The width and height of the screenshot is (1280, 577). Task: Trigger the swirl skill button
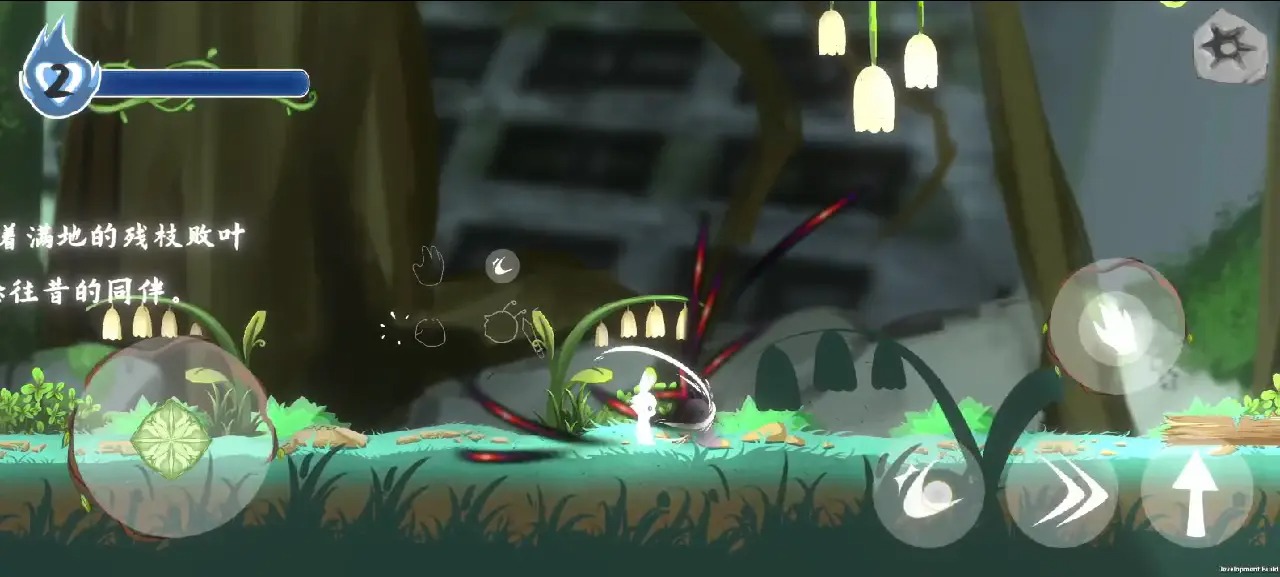coord(928,495)
